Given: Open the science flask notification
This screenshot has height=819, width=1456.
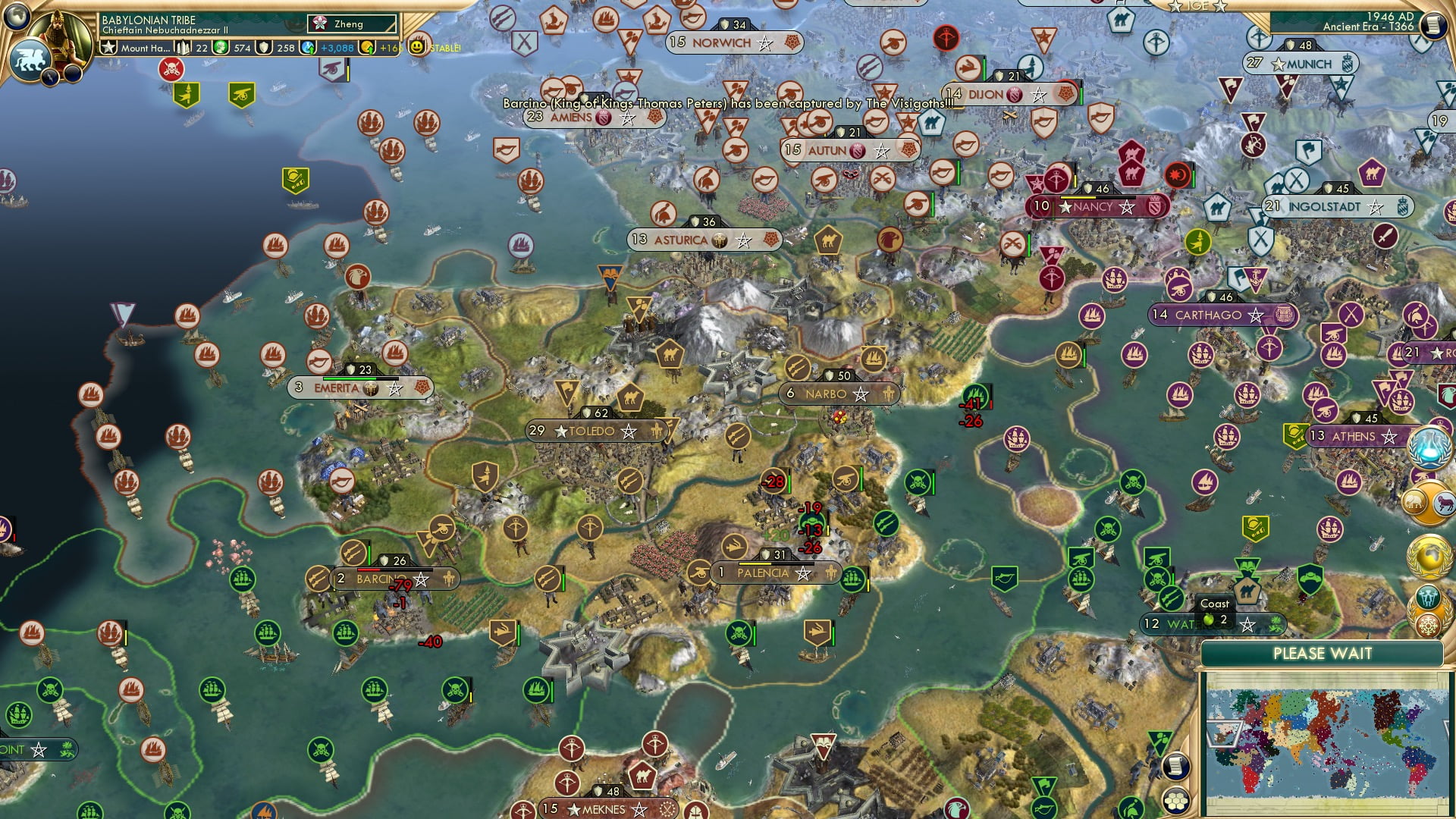Looking at the screenshot, I should 1430,446.
